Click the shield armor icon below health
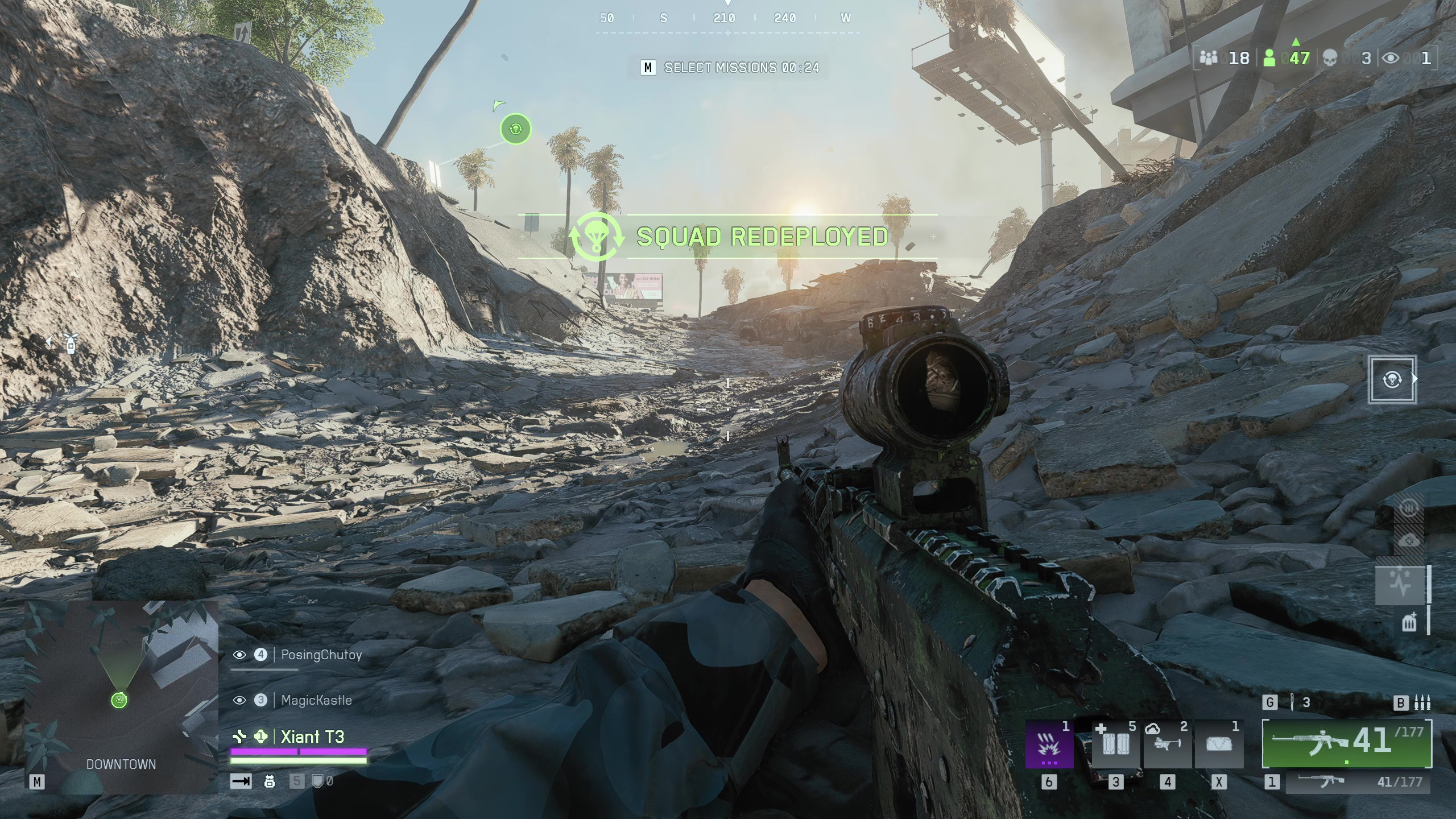The image size is (1456, 819). tap(318, 781)
